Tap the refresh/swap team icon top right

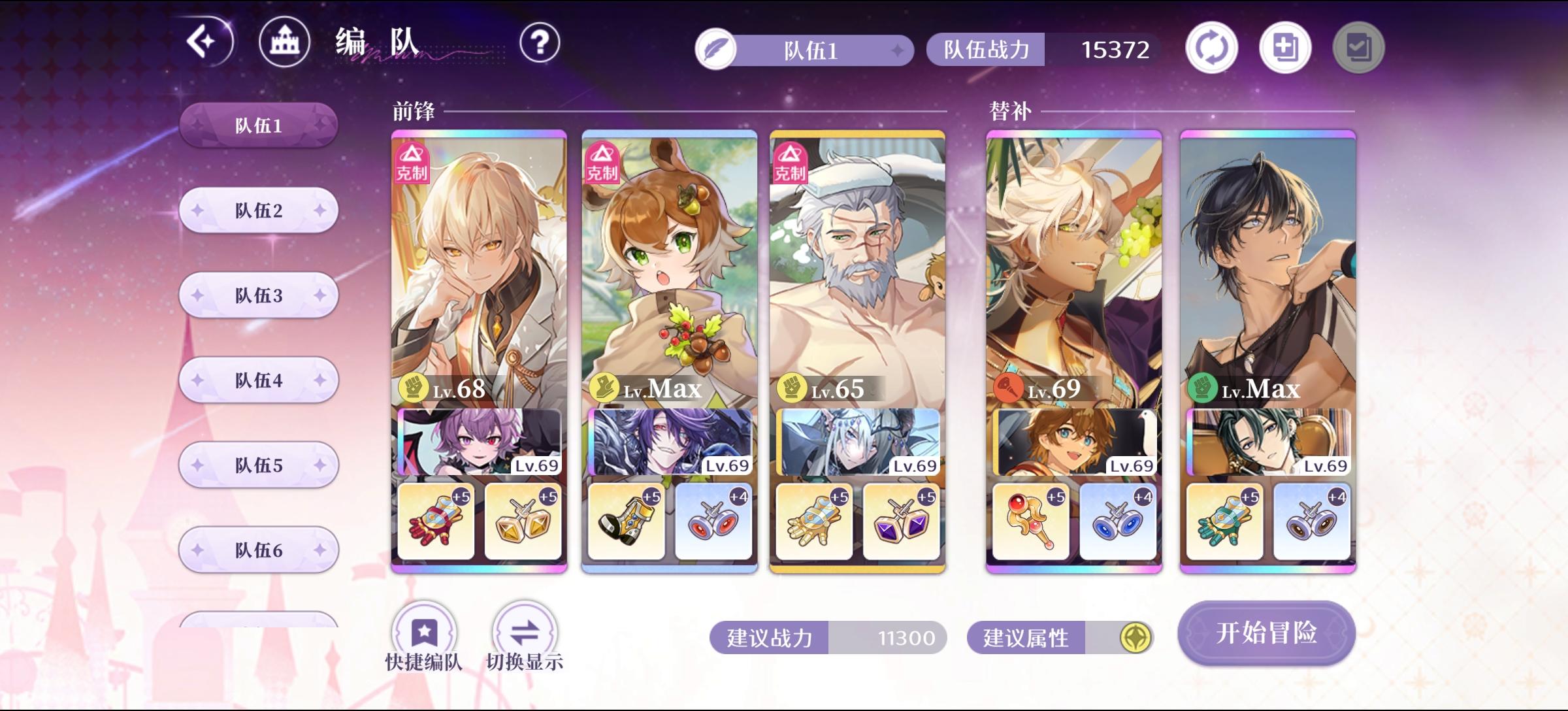[x=1212, y=47]
